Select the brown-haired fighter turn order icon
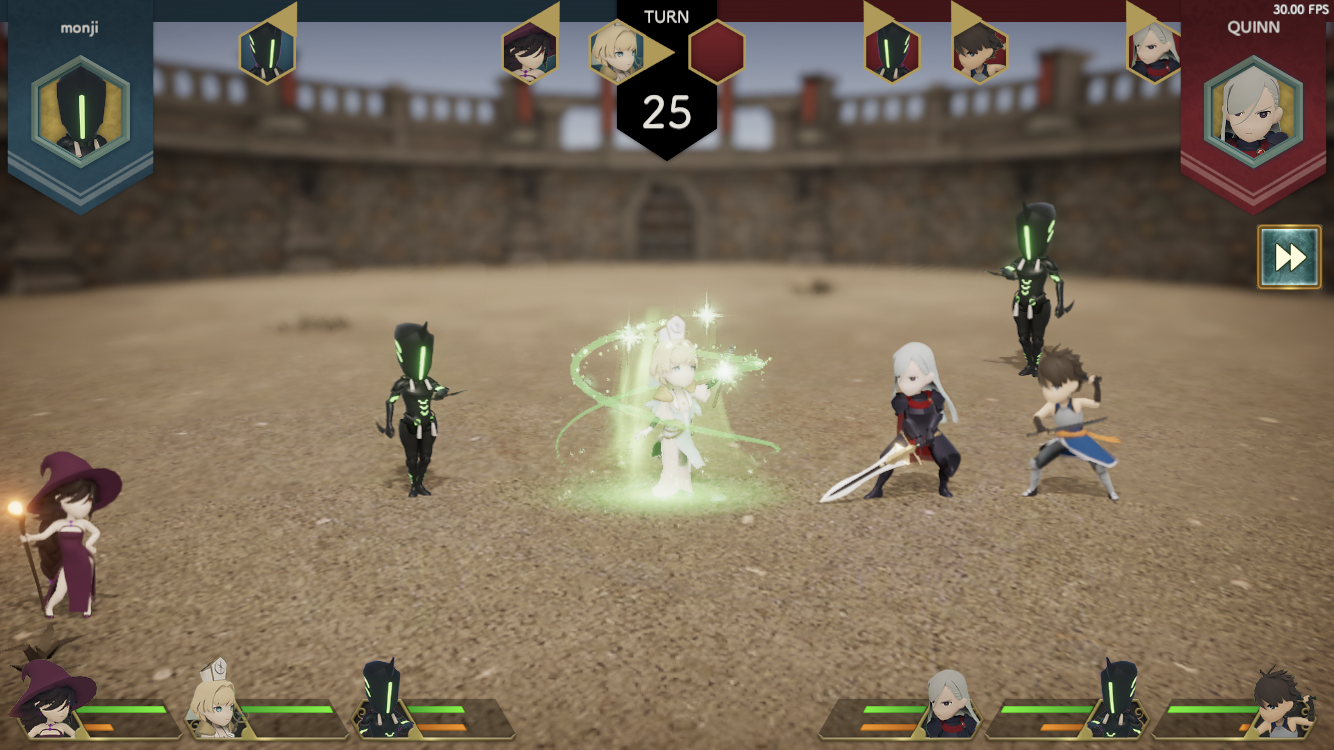The image size is (1334, 750). [x=979, y=52]
